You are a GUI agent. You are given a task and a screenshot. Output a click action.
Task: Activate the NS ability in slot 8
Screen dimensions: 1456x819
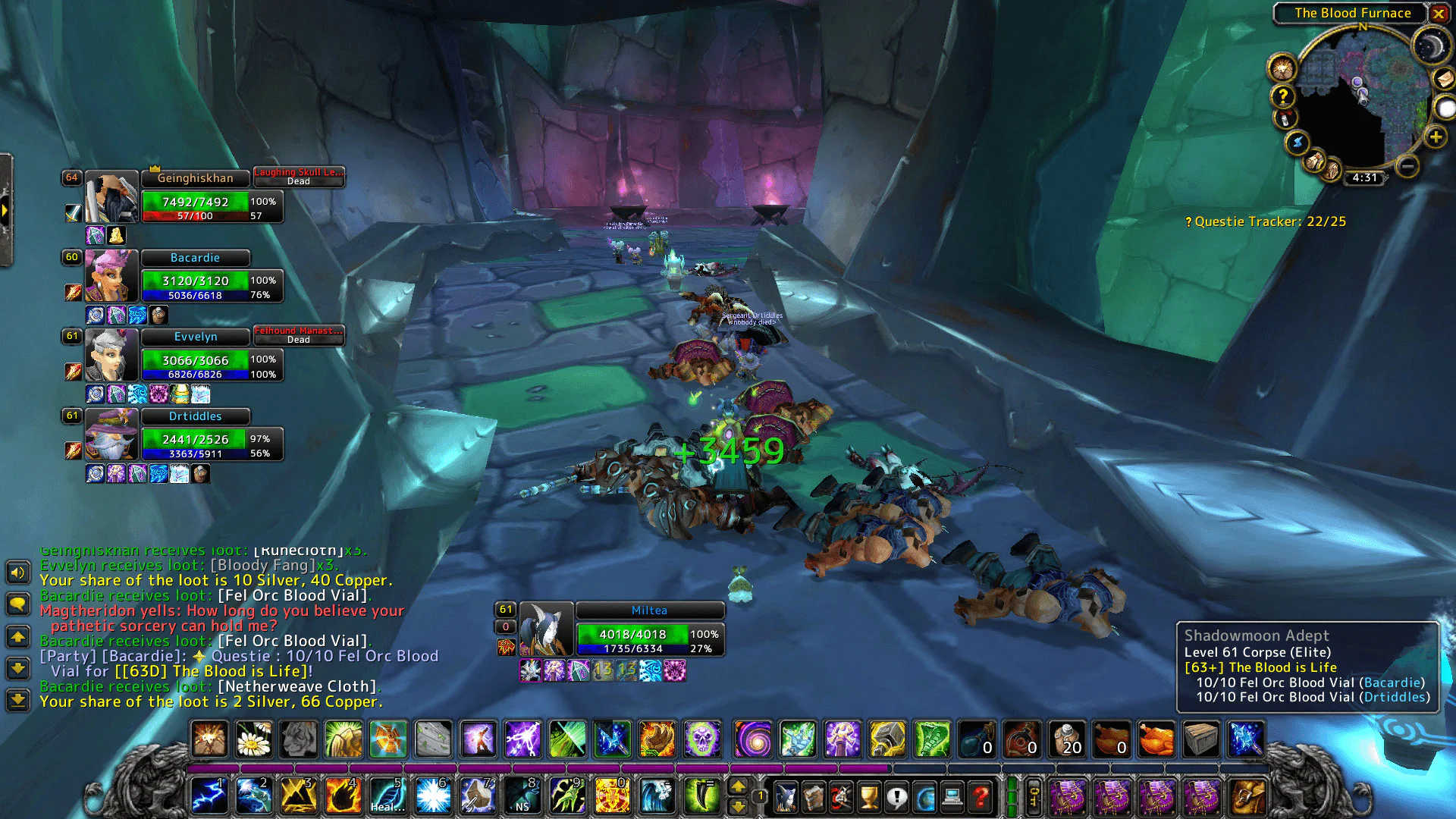(x=522, y=796)
